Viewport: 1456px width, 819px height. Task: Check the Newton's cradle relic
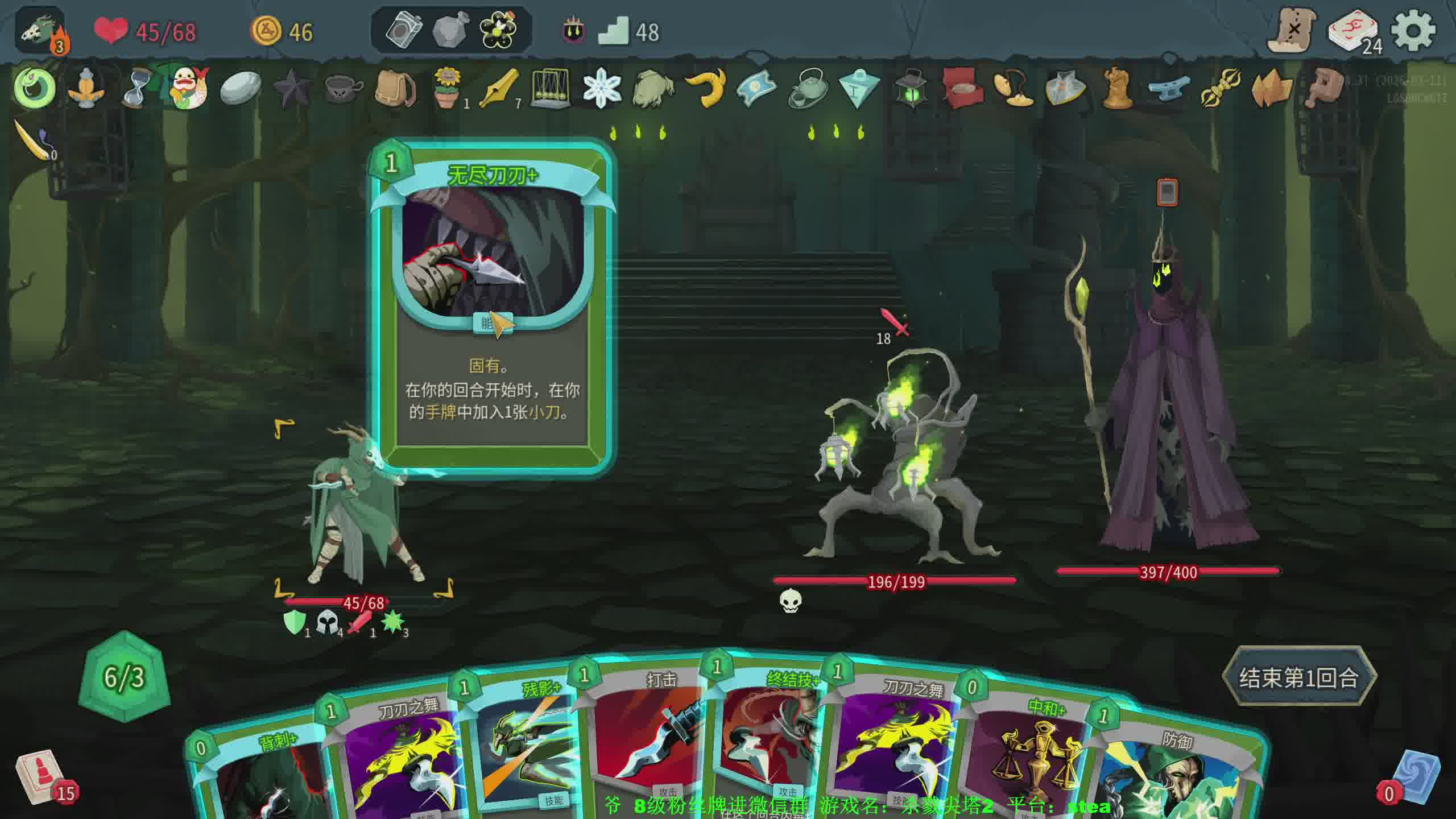click(550, 88)
